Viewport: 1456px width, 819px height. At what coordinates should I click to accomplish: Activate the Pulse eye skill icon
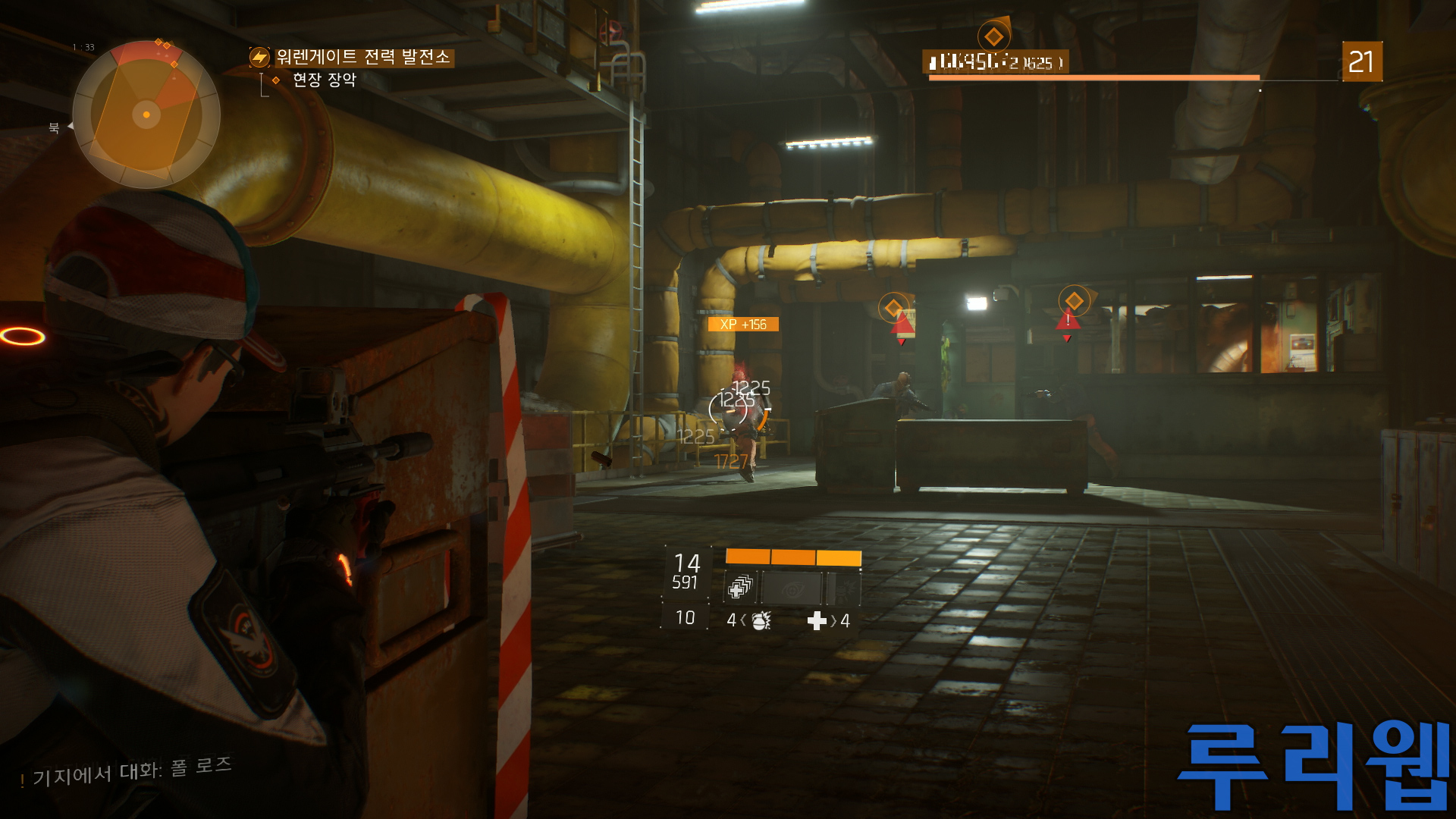pos(792,588)
